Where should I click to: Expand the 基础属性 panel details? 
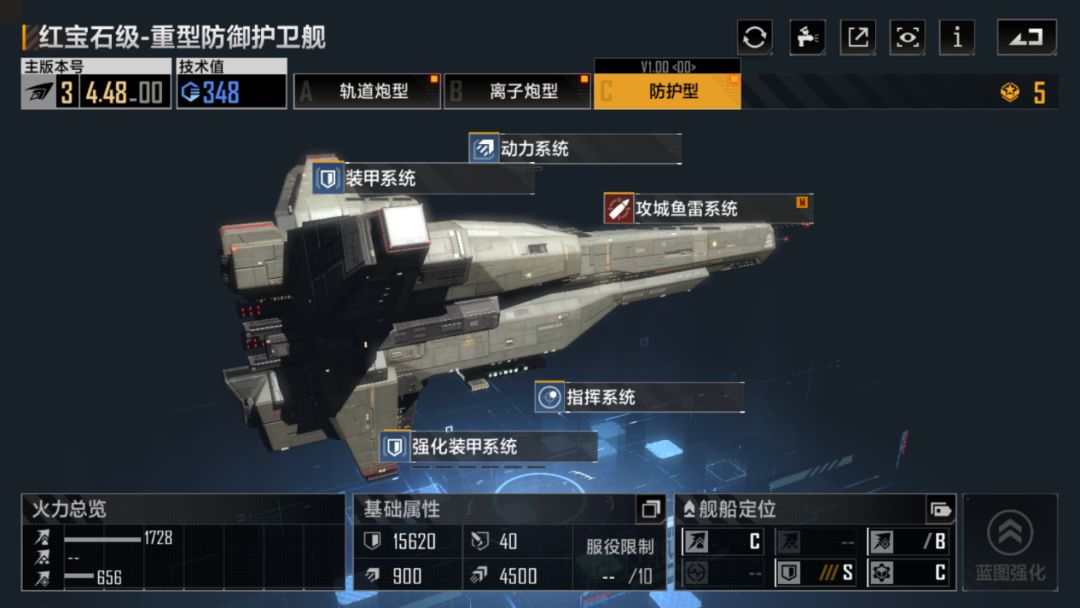coord(650,509)
